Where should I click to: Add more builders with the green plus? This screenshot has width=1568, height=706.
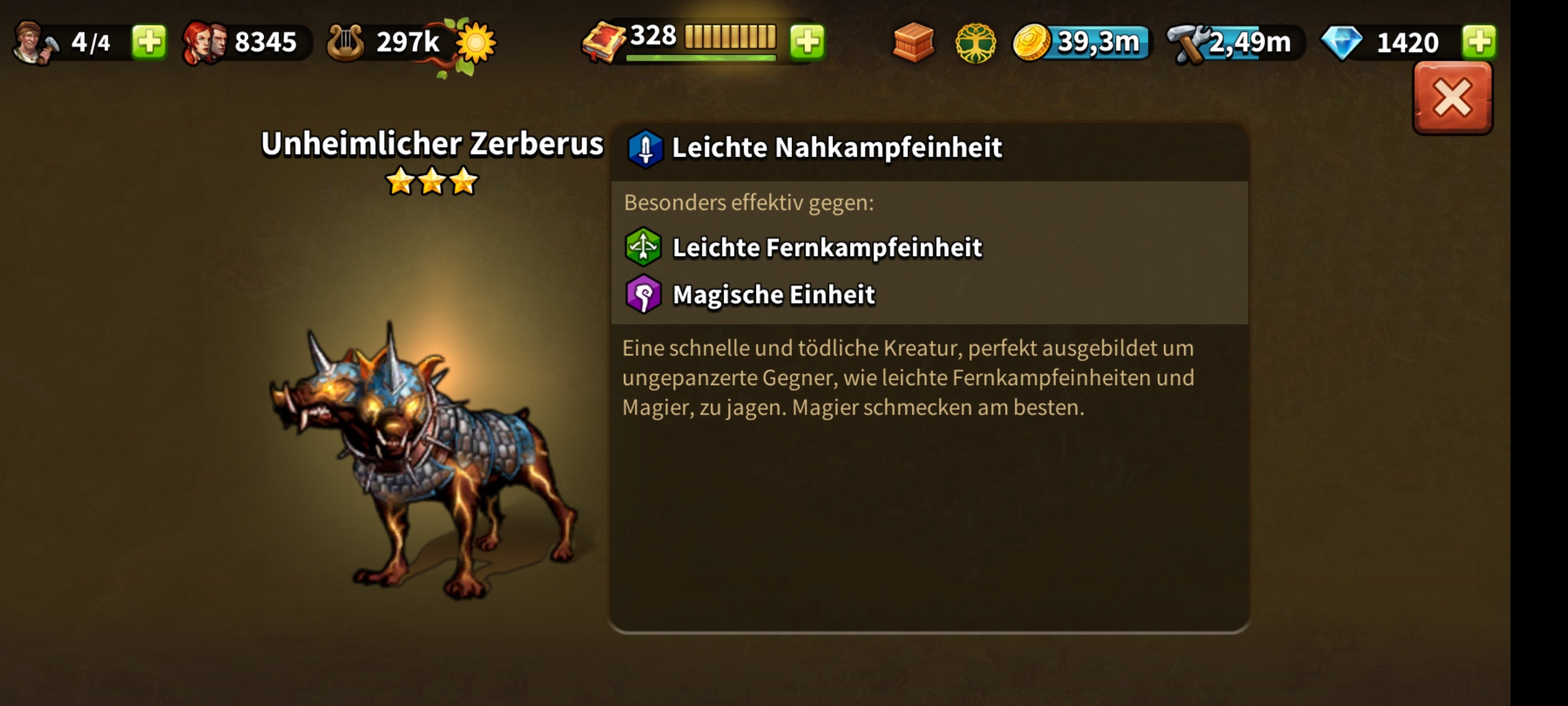(x=149, y=42)
